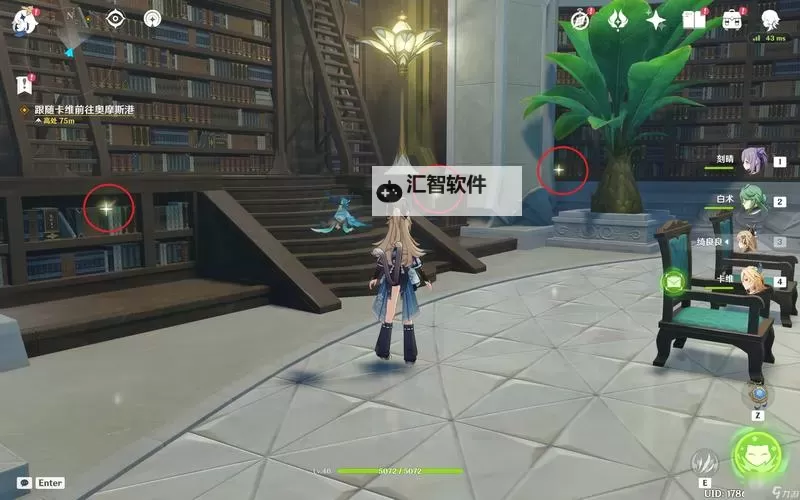Switch to party member 白术

754,199
